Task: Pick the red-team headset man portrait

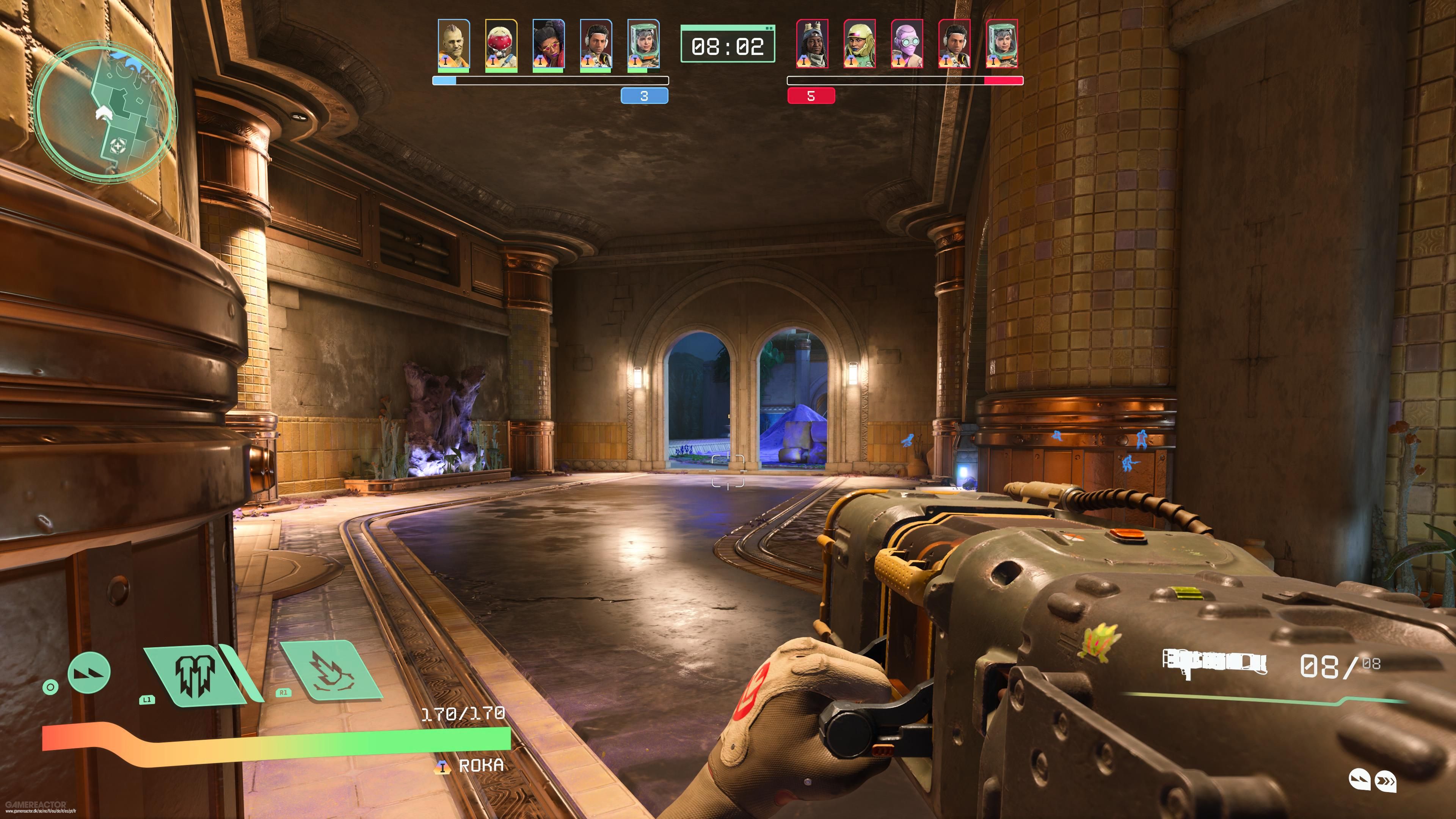Action: click(955, 44)
